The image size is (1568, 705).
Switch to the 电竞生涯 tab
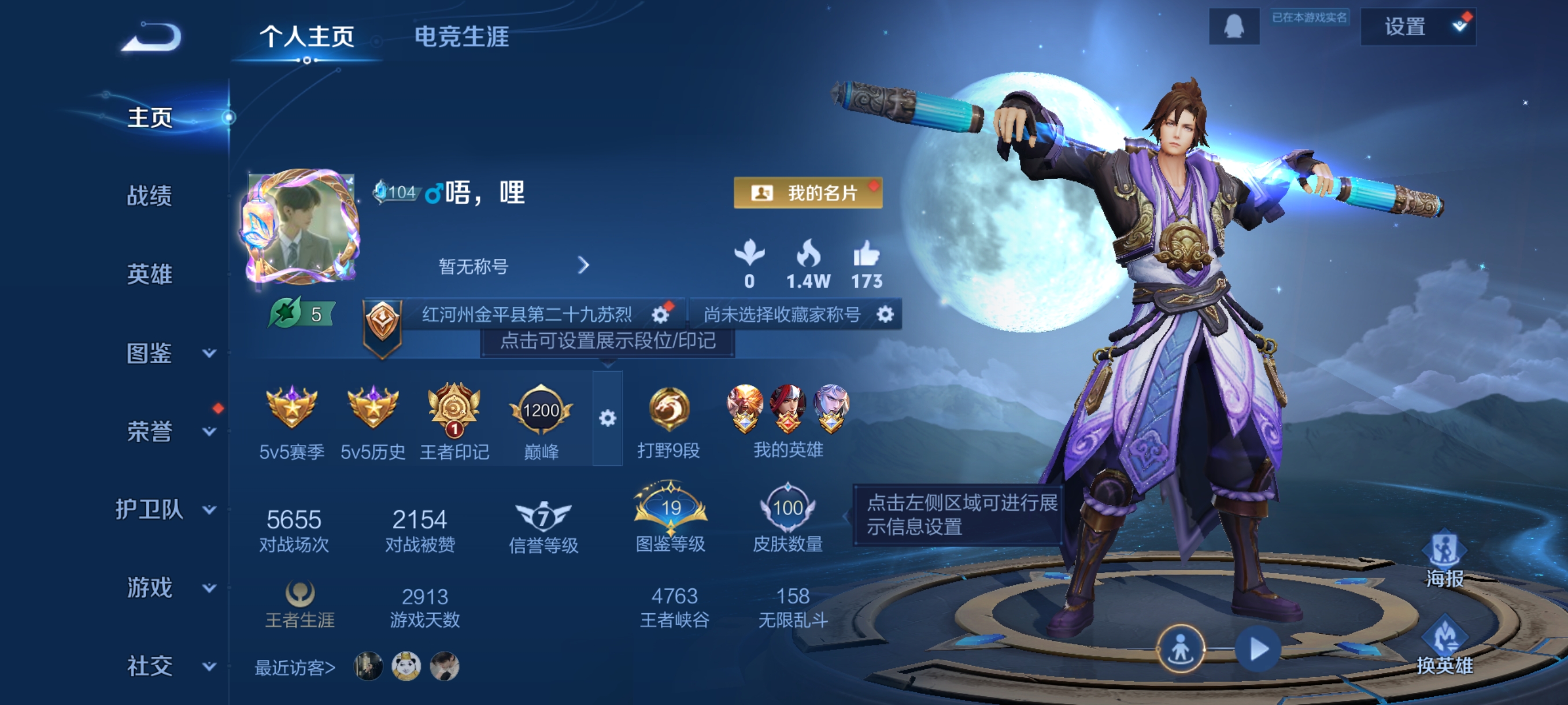(x=461, y=36)
